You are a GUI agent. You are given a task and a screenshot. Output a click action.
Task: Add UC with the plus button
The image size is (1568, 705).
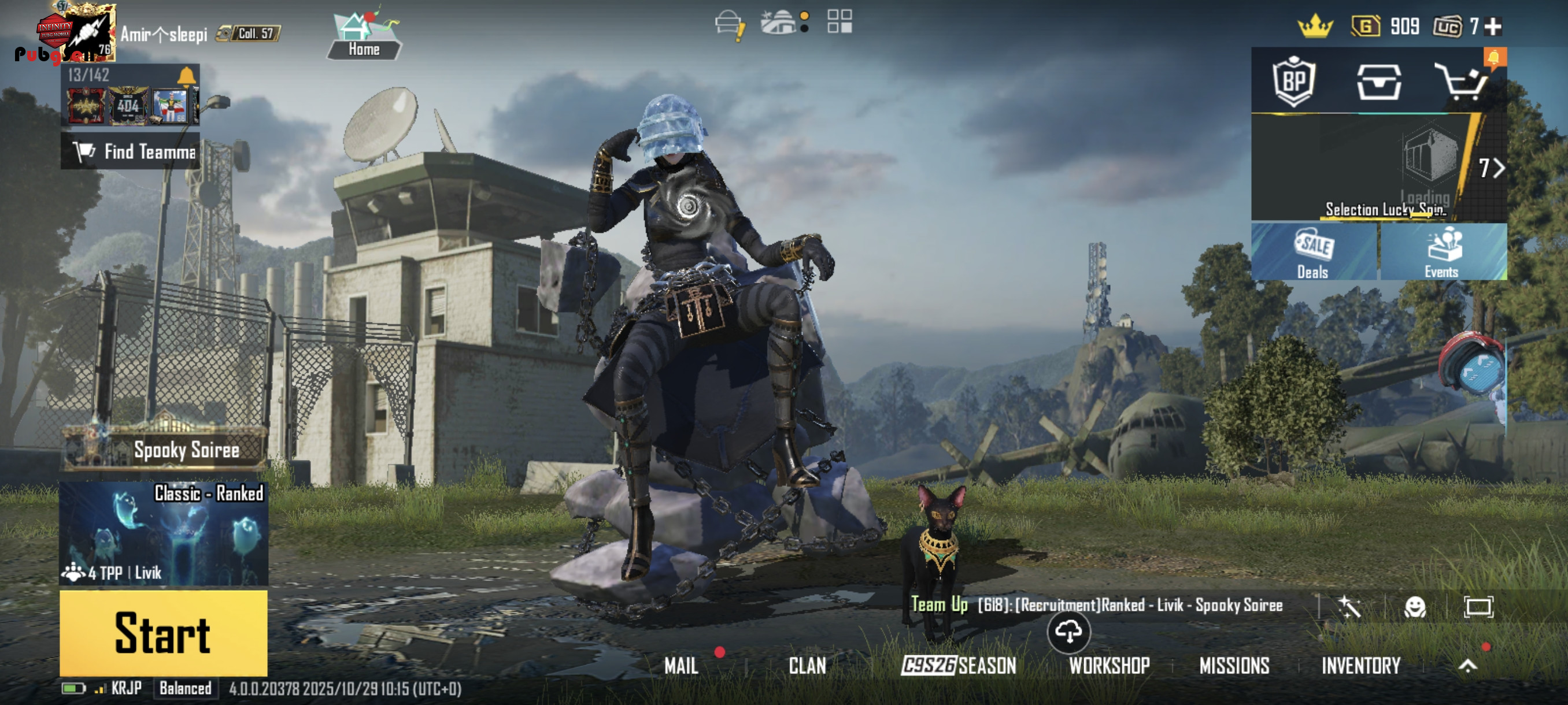1493,26
